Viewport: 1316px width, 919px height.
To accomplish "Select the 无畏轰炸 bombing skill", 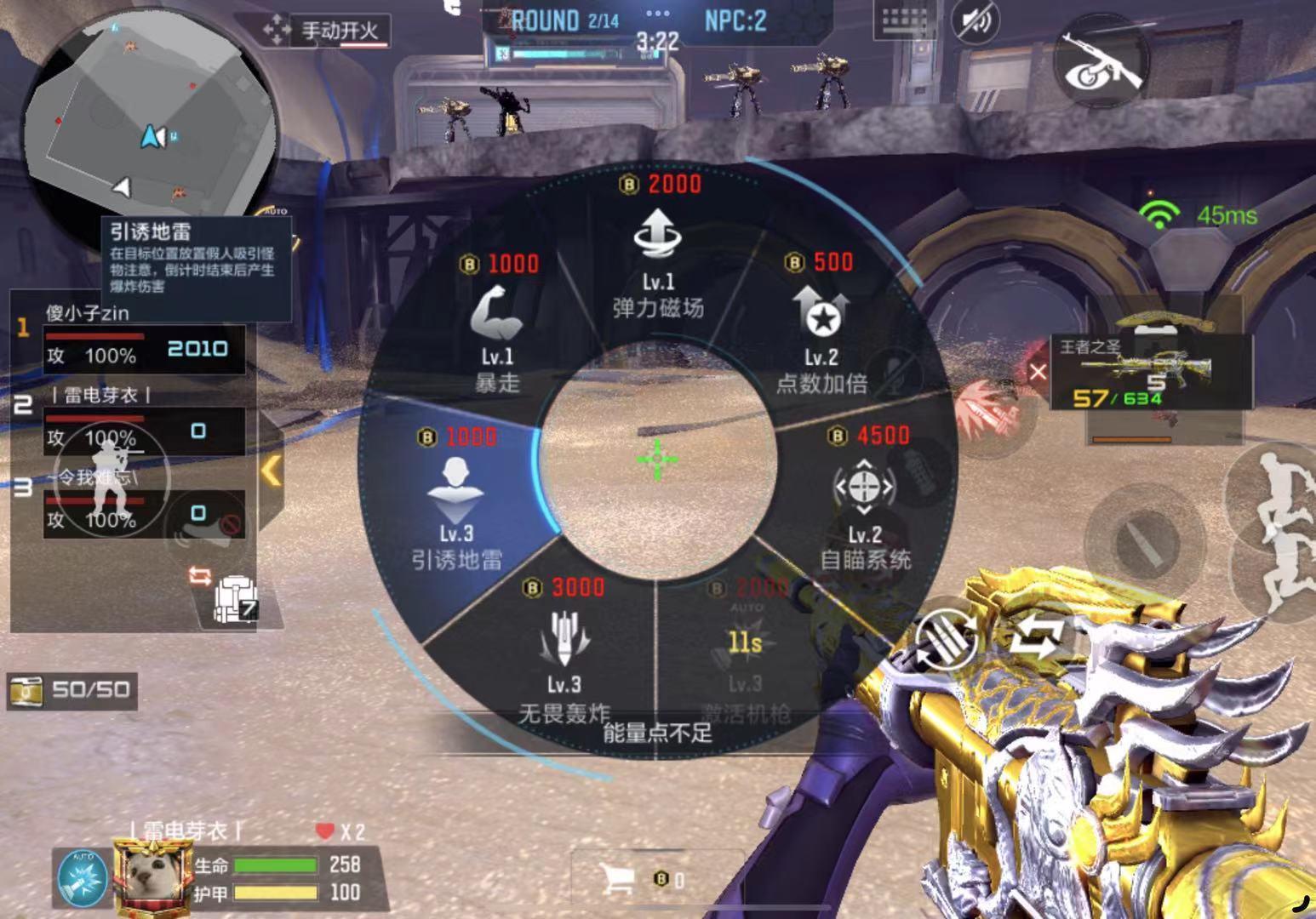I will point(564,657).
